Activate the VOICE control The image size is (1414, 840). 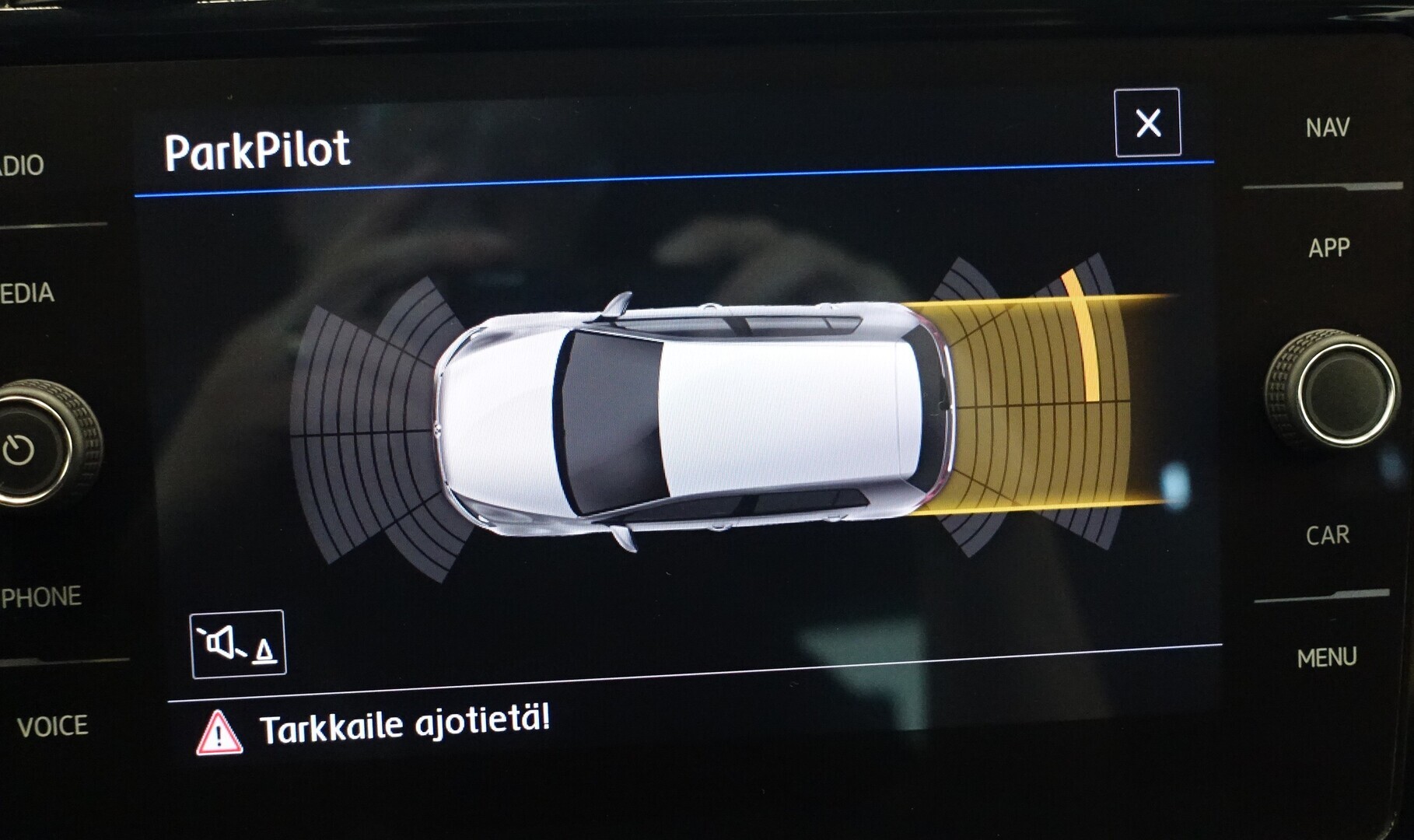click(x=52, y=726)
